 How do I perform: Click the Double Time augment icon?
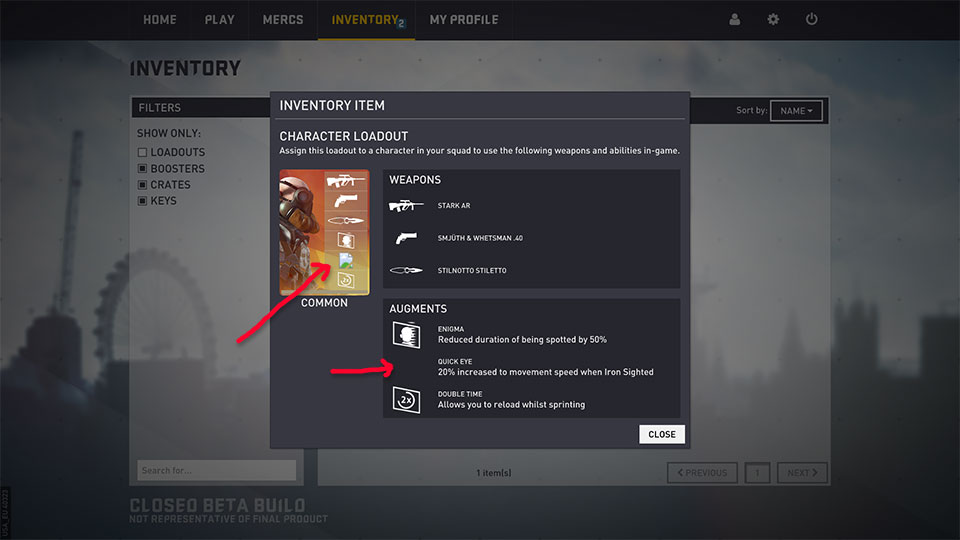[x=405, y=400]
